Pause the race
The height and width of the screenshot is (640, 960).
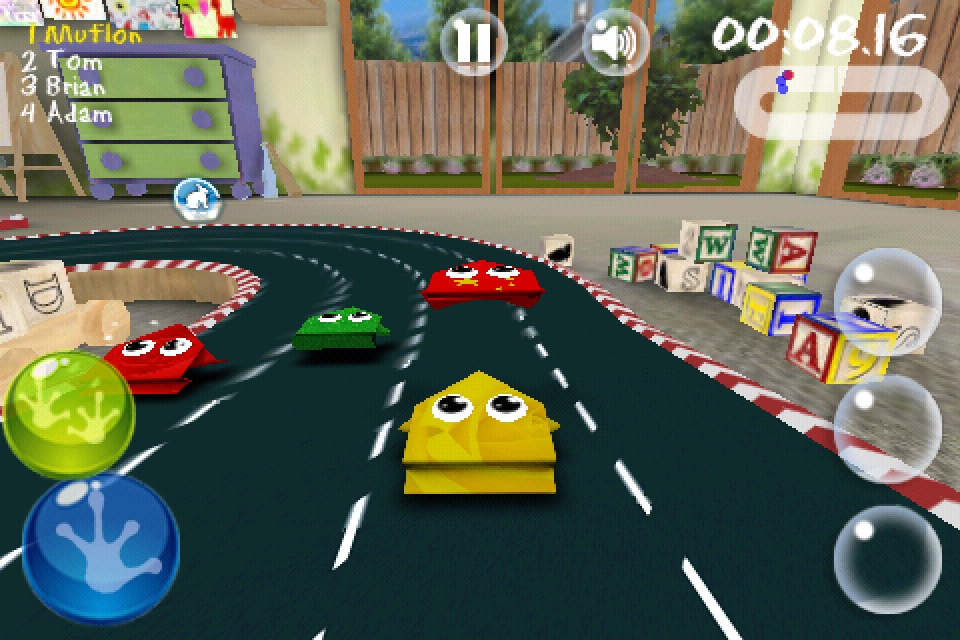point(473,42)
